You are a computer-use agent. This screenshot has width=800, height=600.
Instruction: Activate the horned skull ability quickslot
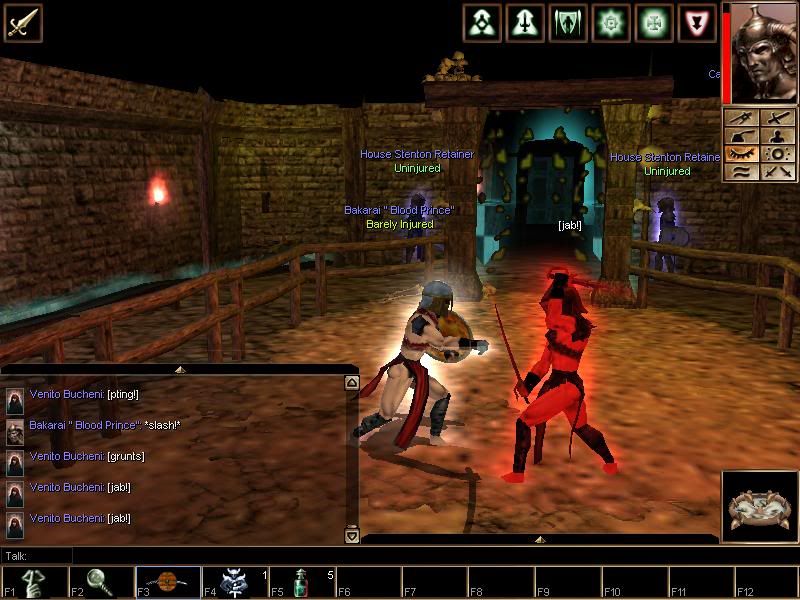tap(235, 582)
